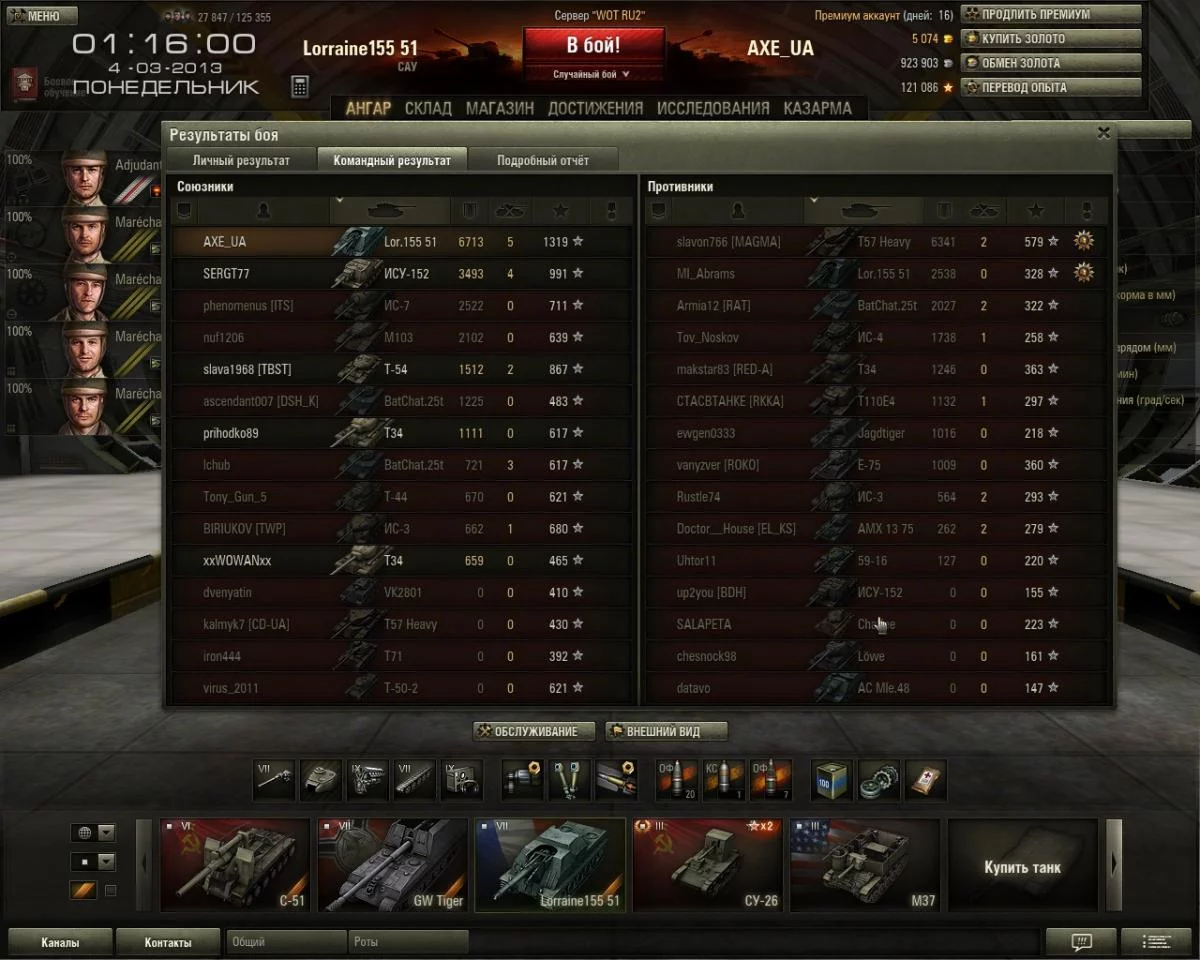This screenshot has height=960, width=1200.
Task: Open the Внешний вид appearance button
Action: click(666, 731)
